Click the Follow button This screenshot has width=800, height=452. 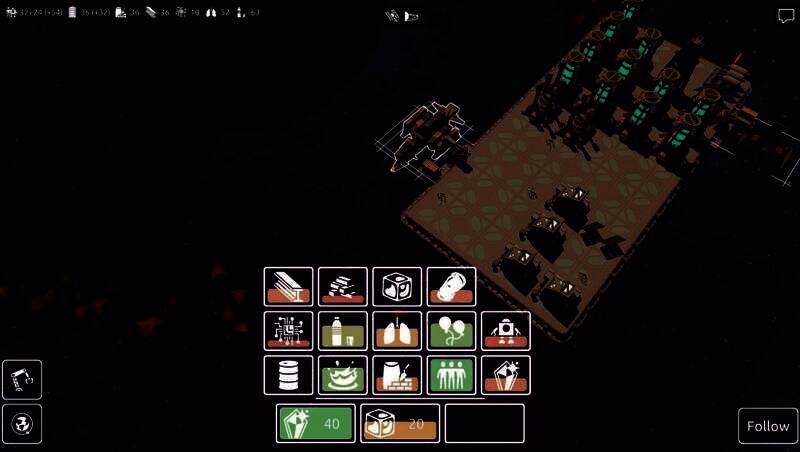pos(768,426)
